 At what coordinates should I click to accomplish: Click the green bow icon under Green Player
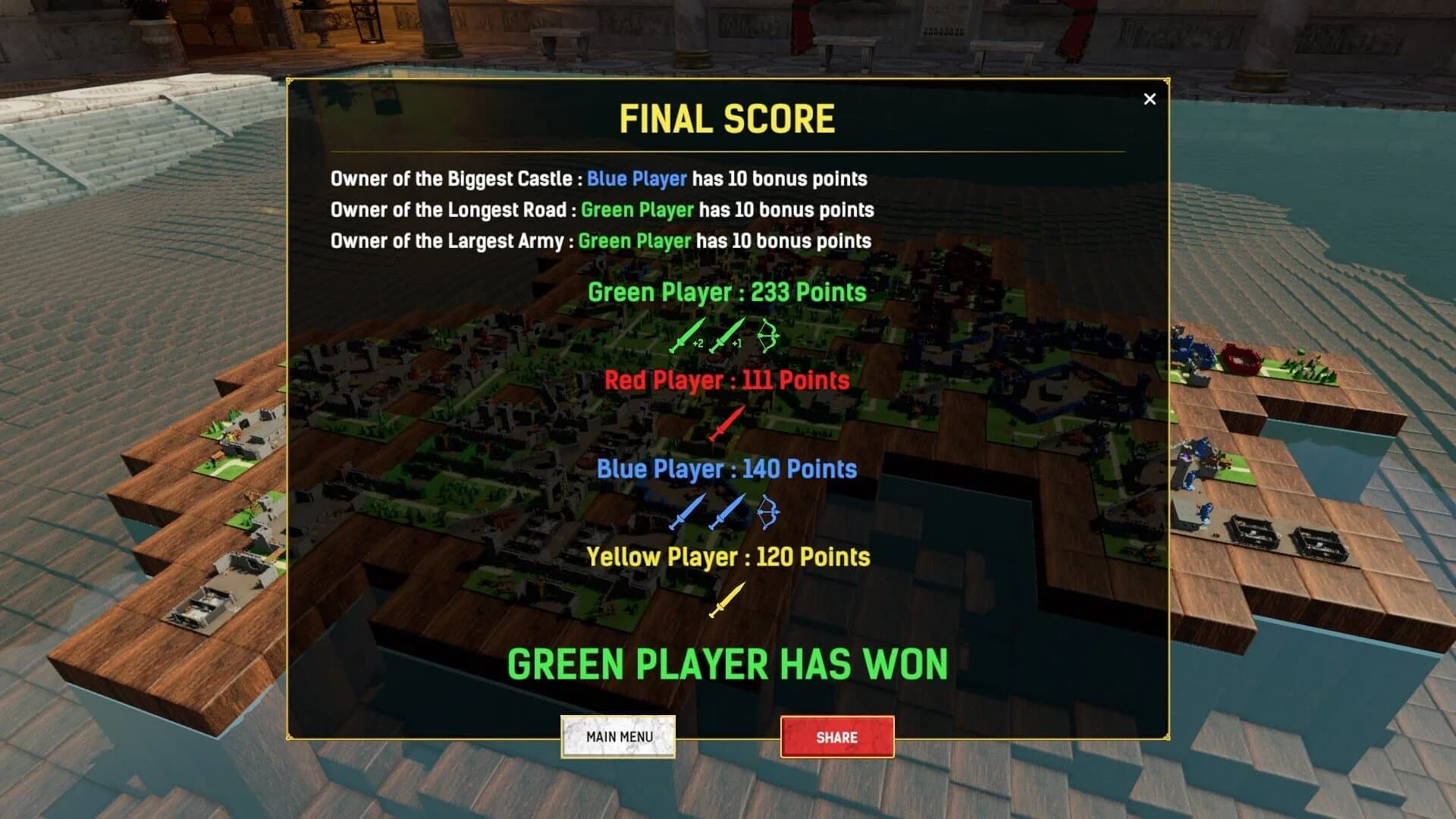tap(770, 336)
